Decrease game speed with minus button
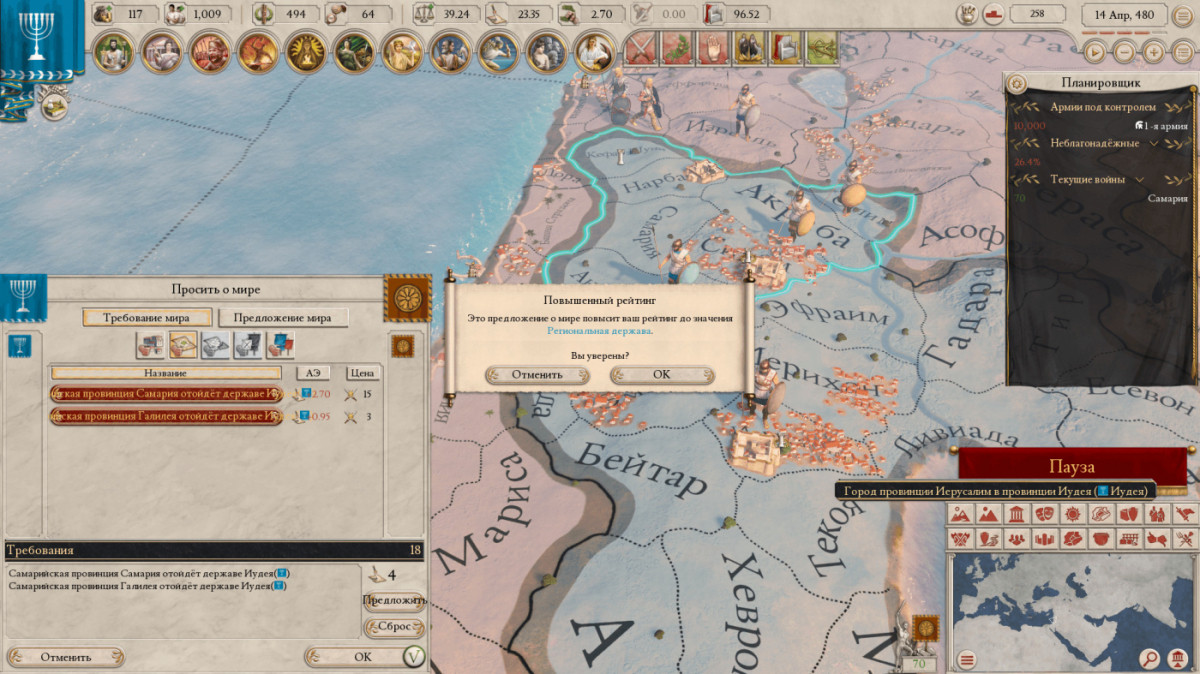 click(1125, 51)
